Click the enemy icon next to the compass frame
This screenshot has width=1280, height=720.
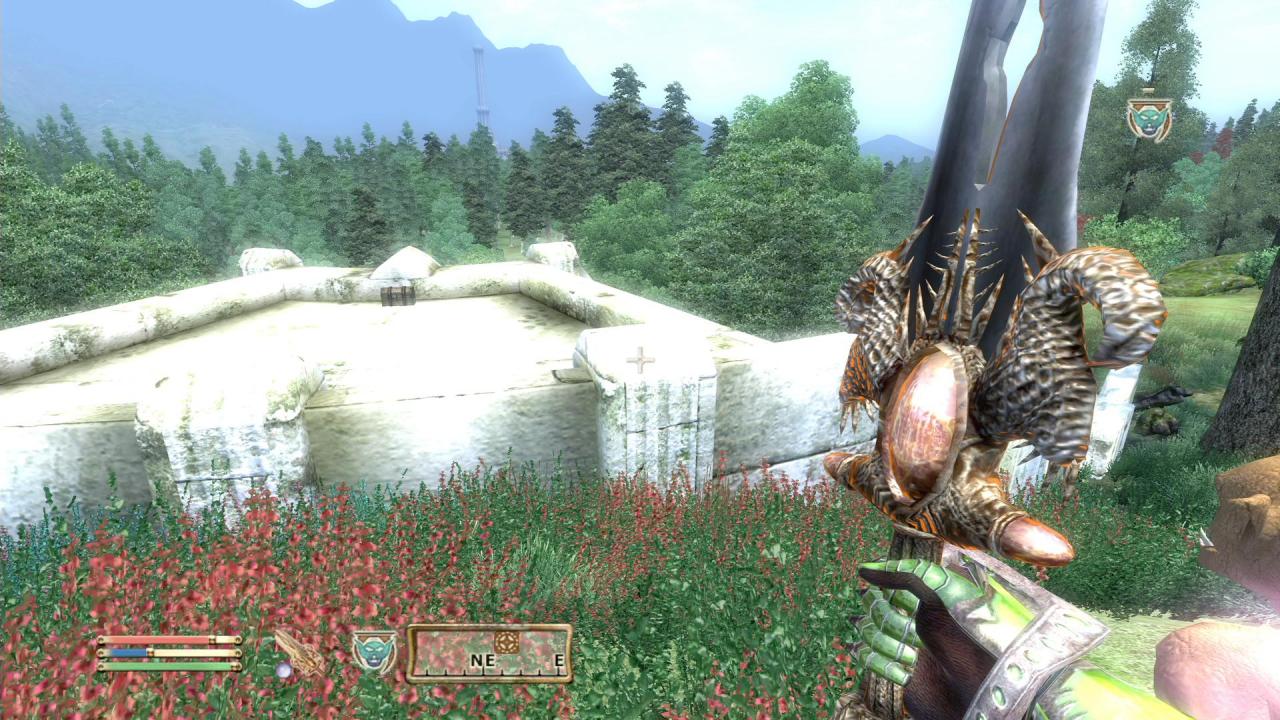tap(373, 650)
